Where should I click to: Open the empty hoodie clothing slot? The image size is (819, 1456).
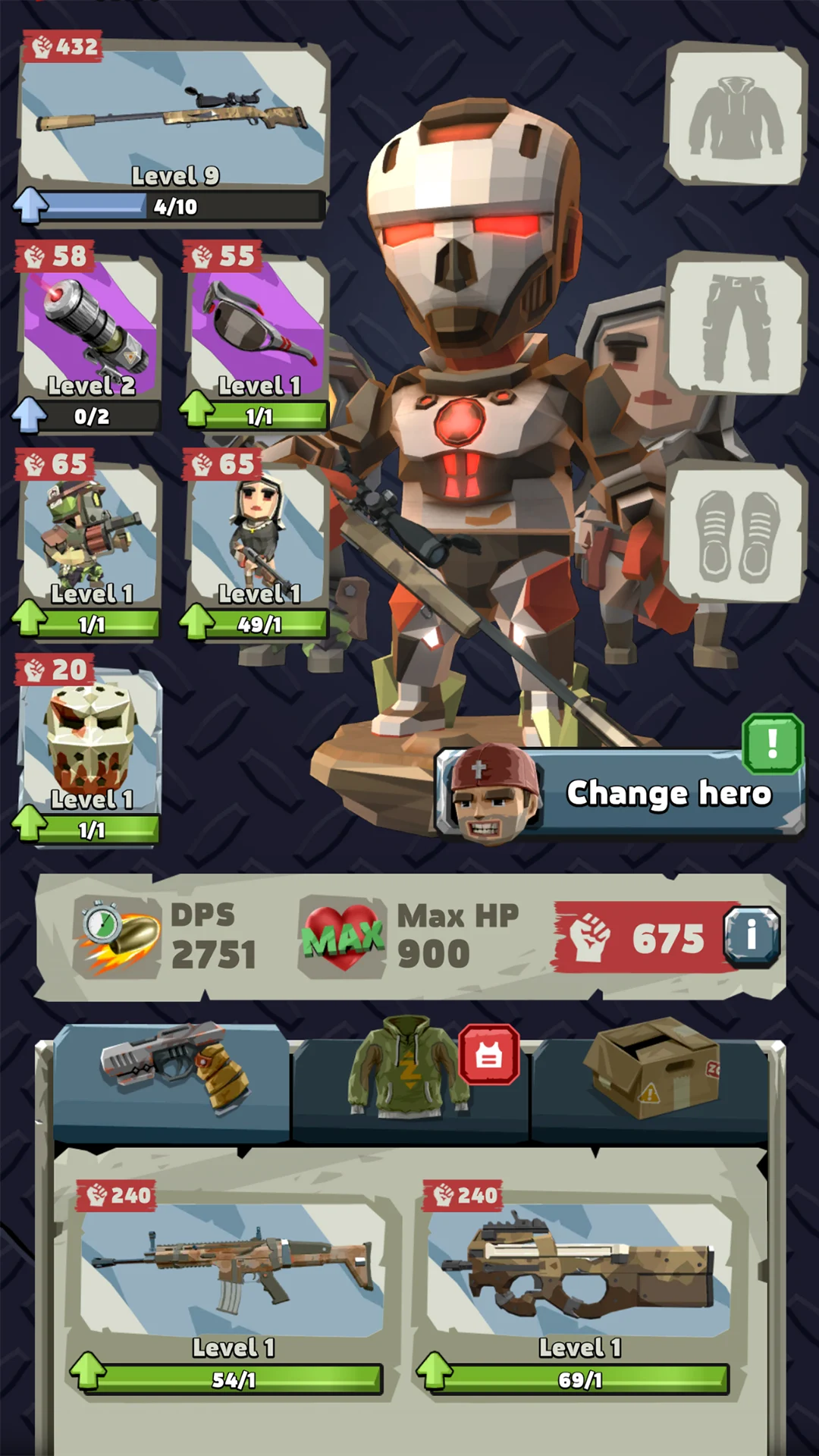point(735,115)
